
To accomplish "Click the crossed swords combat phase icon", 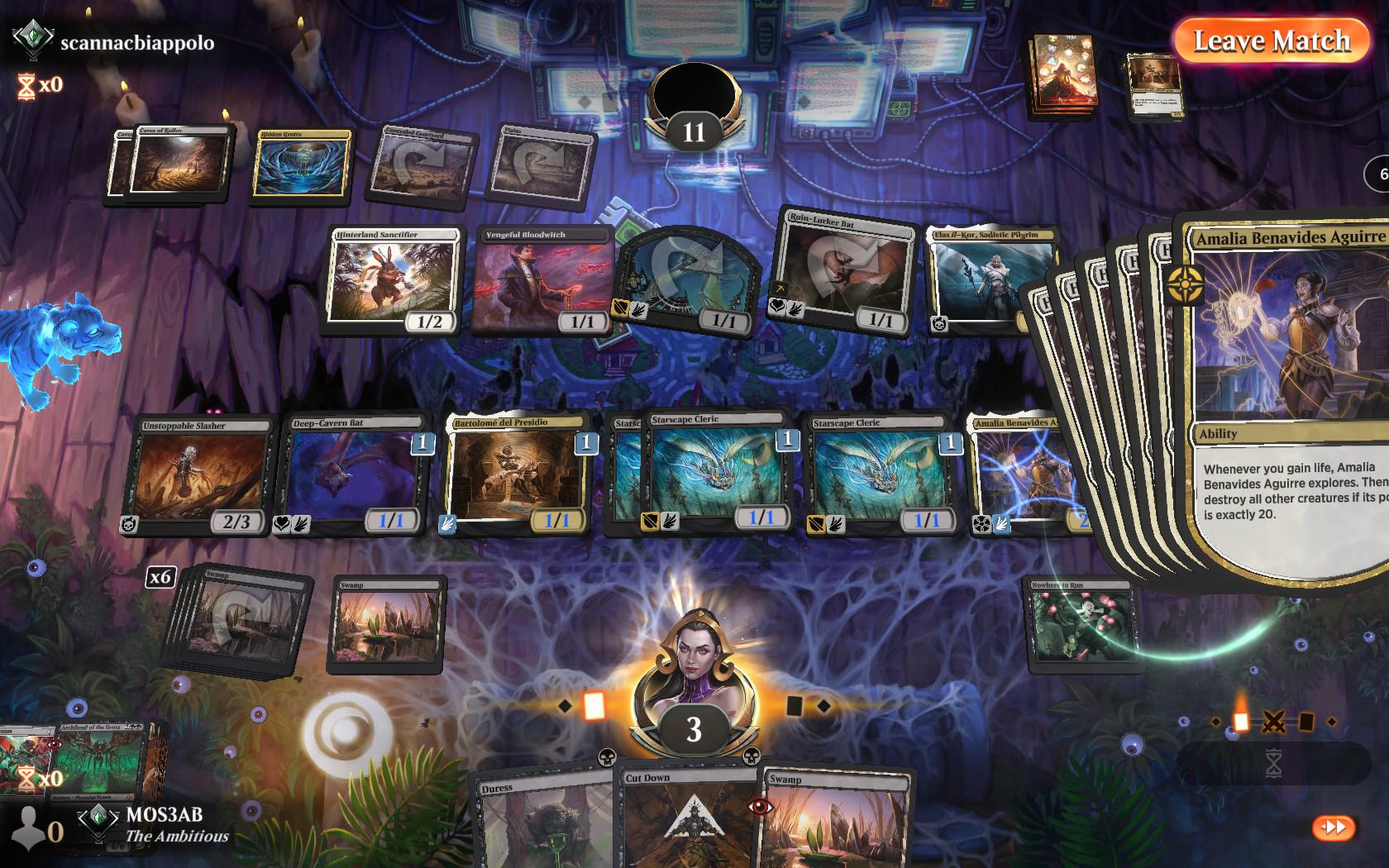I will click(1274, 721).
